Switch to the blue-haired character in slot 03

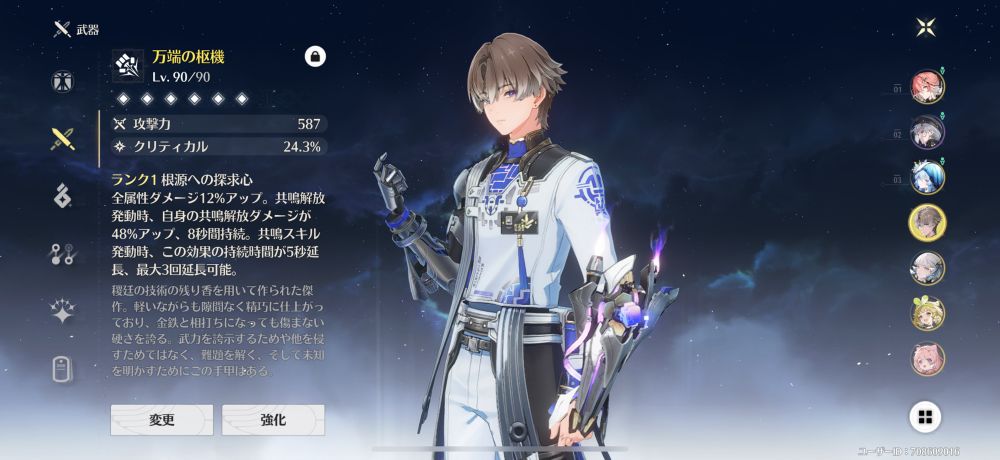[927, 177]
